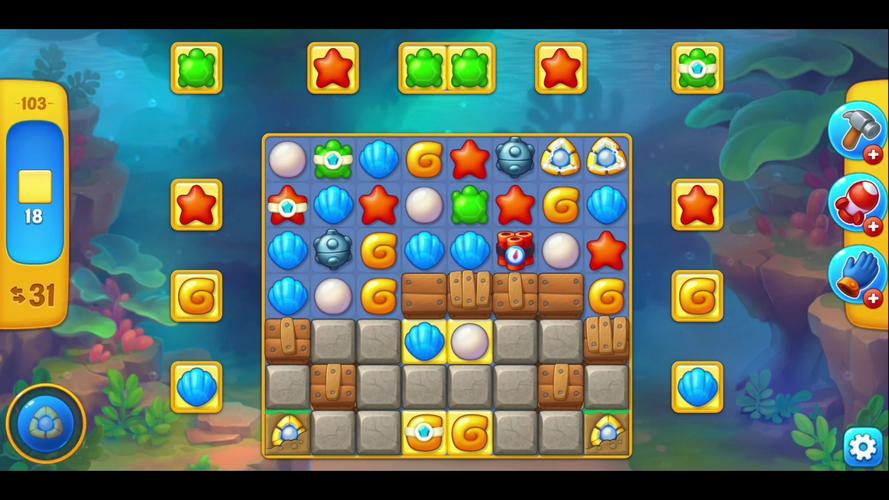Activate the red boxing glove booster
Screen dimensions: 889x500
coord(852,202)
